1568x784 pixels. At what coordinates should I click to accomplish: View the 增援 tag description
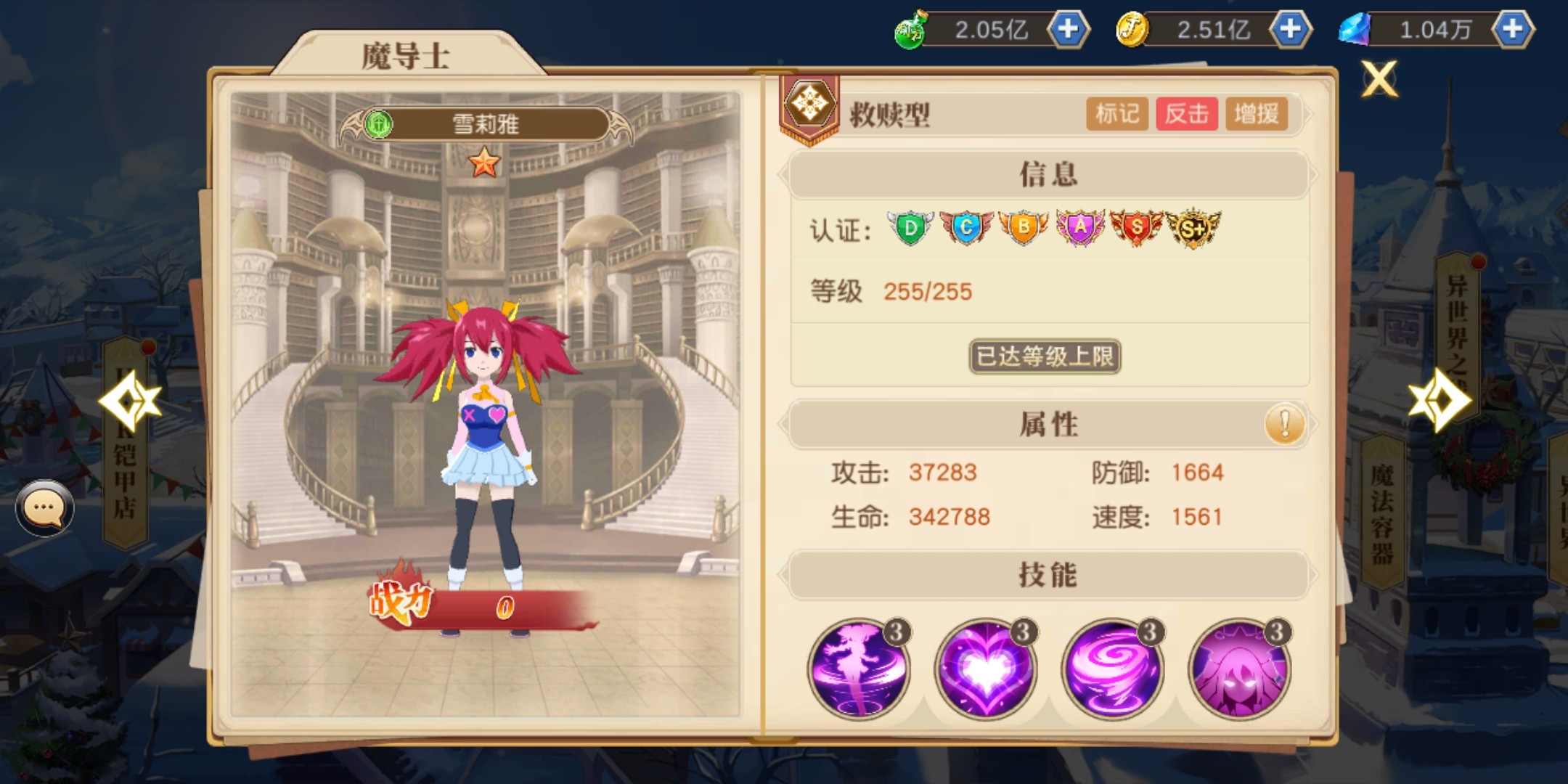tap(1256, 114)
